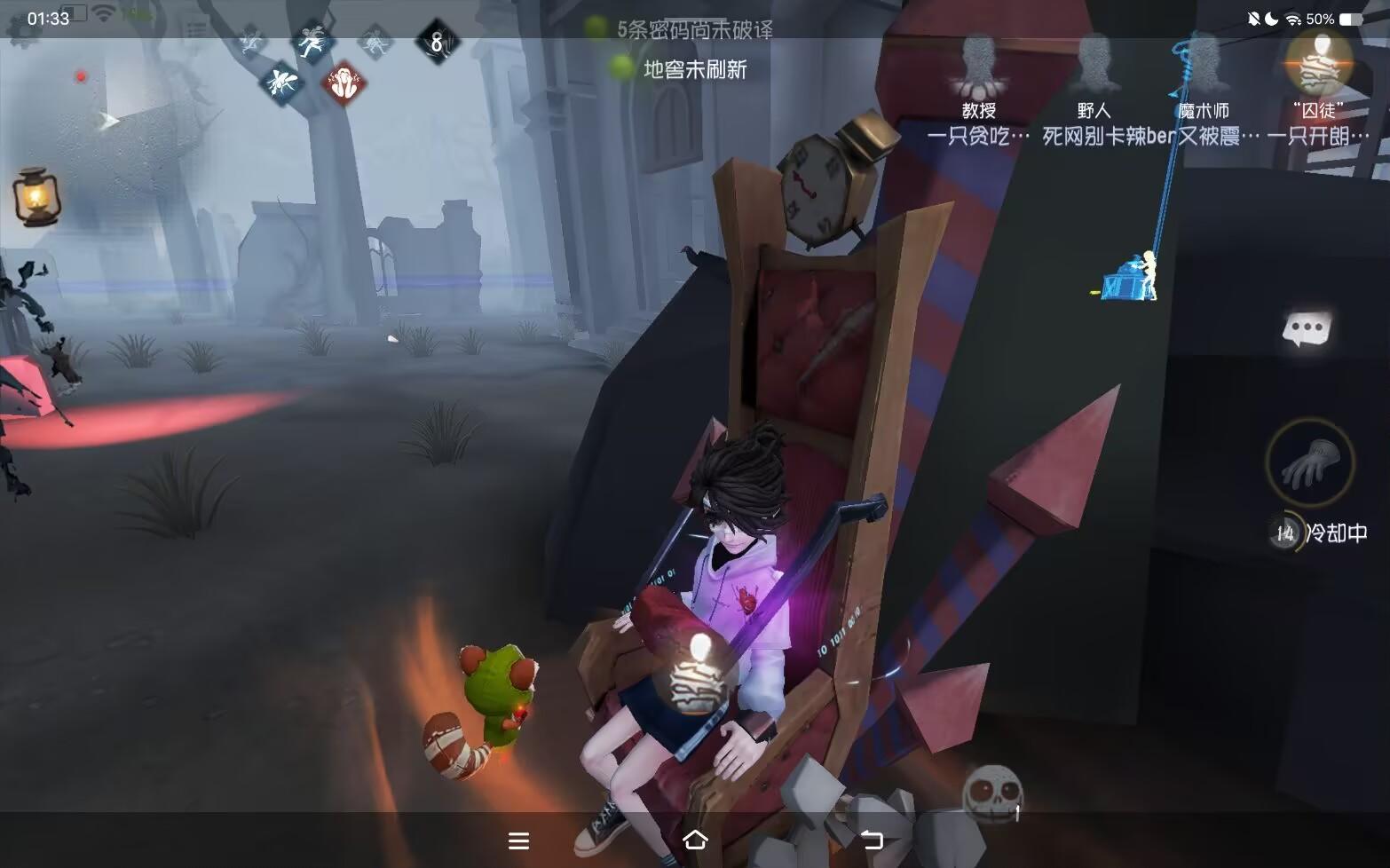Tap the 5条密码尚未破译 notice
This screenshot has width=1390, height=868.
695,29
